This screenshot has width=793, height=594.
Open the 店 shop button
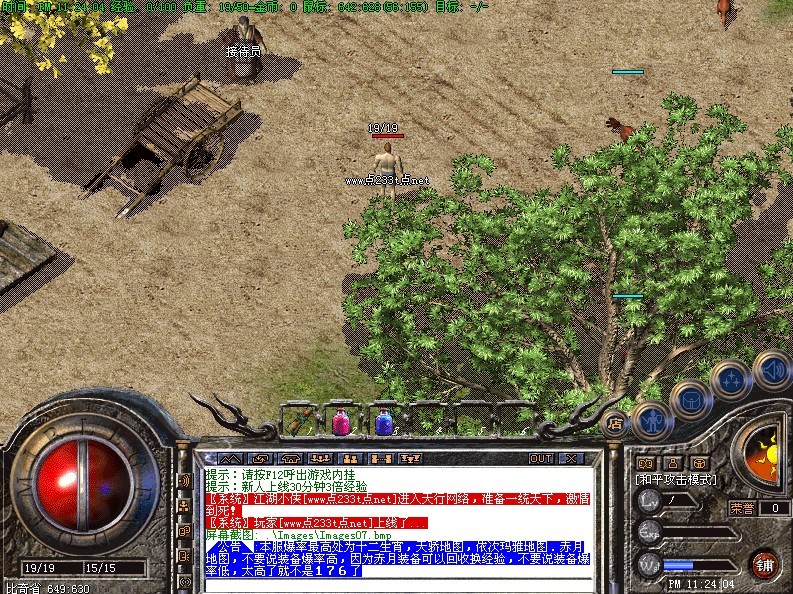coord(614,422)
